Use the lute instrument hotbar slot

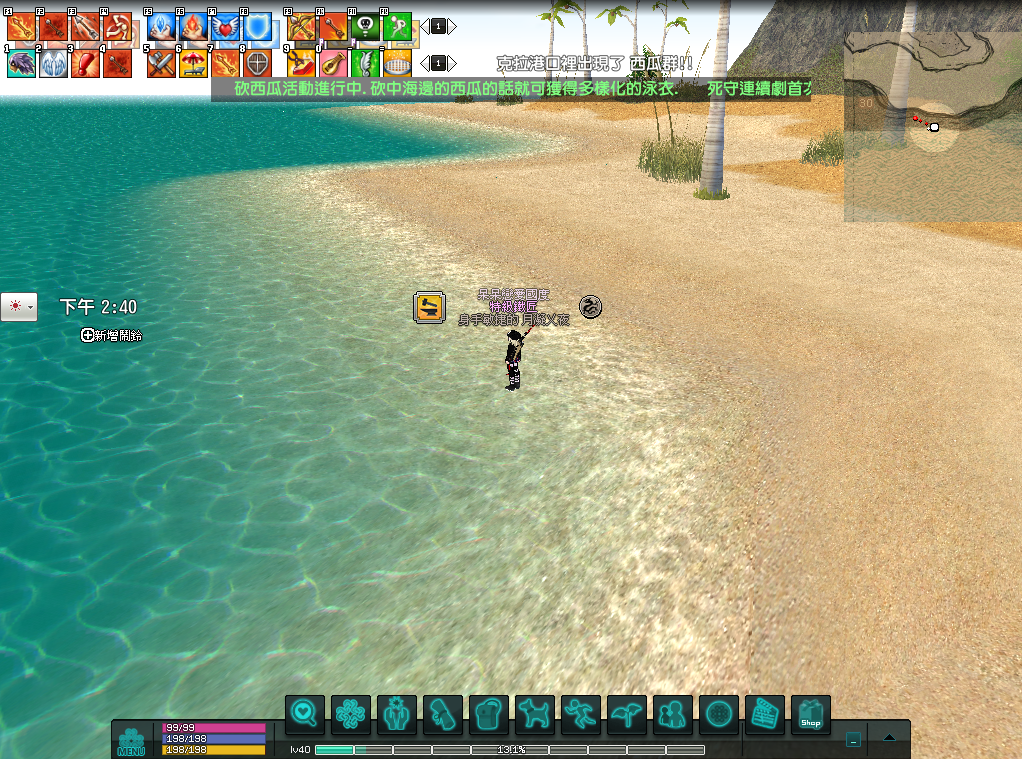tap(333, 64)
